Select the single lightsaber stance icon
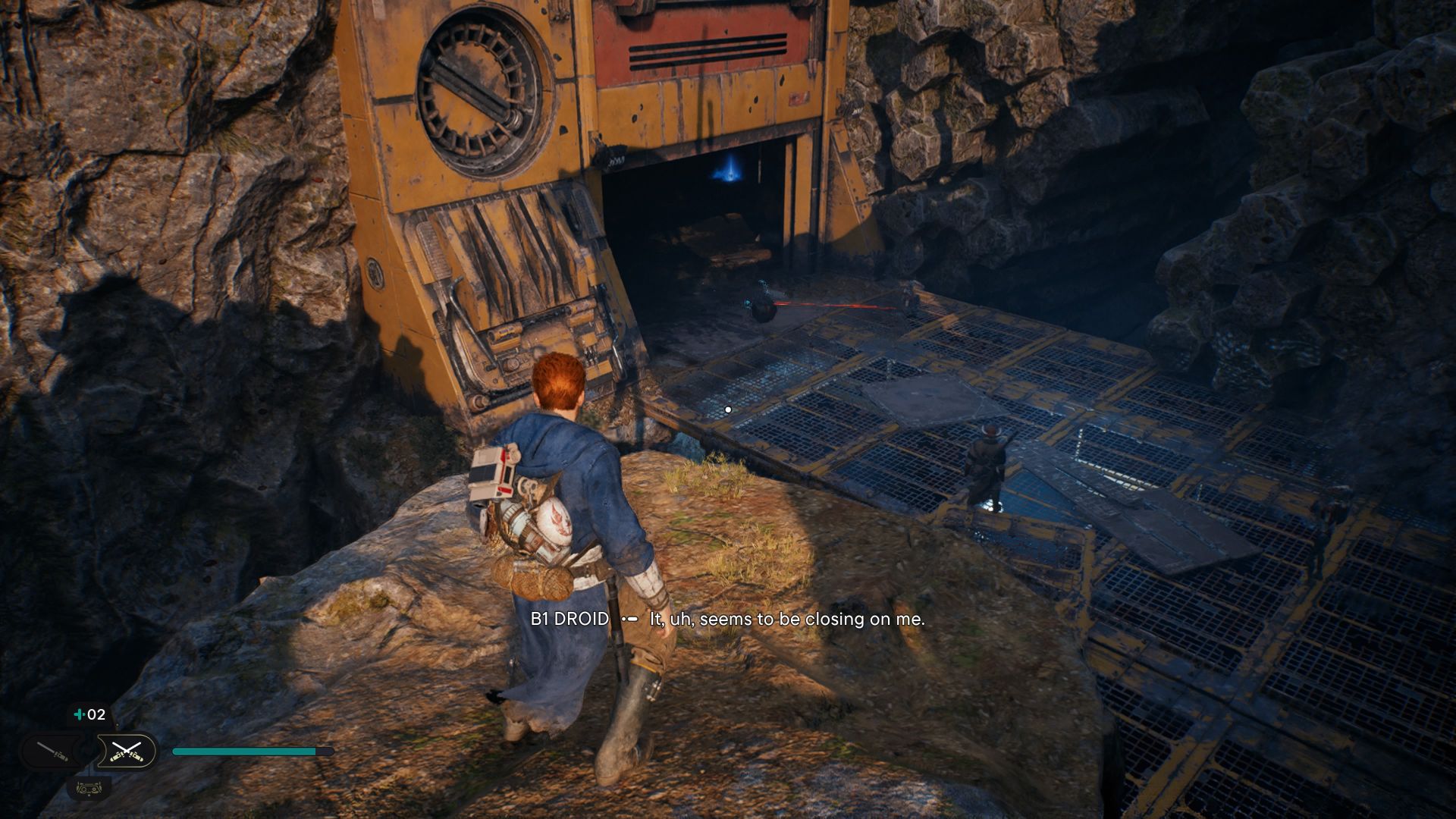This screenshot has width=1456, height=819. [51, 752]
